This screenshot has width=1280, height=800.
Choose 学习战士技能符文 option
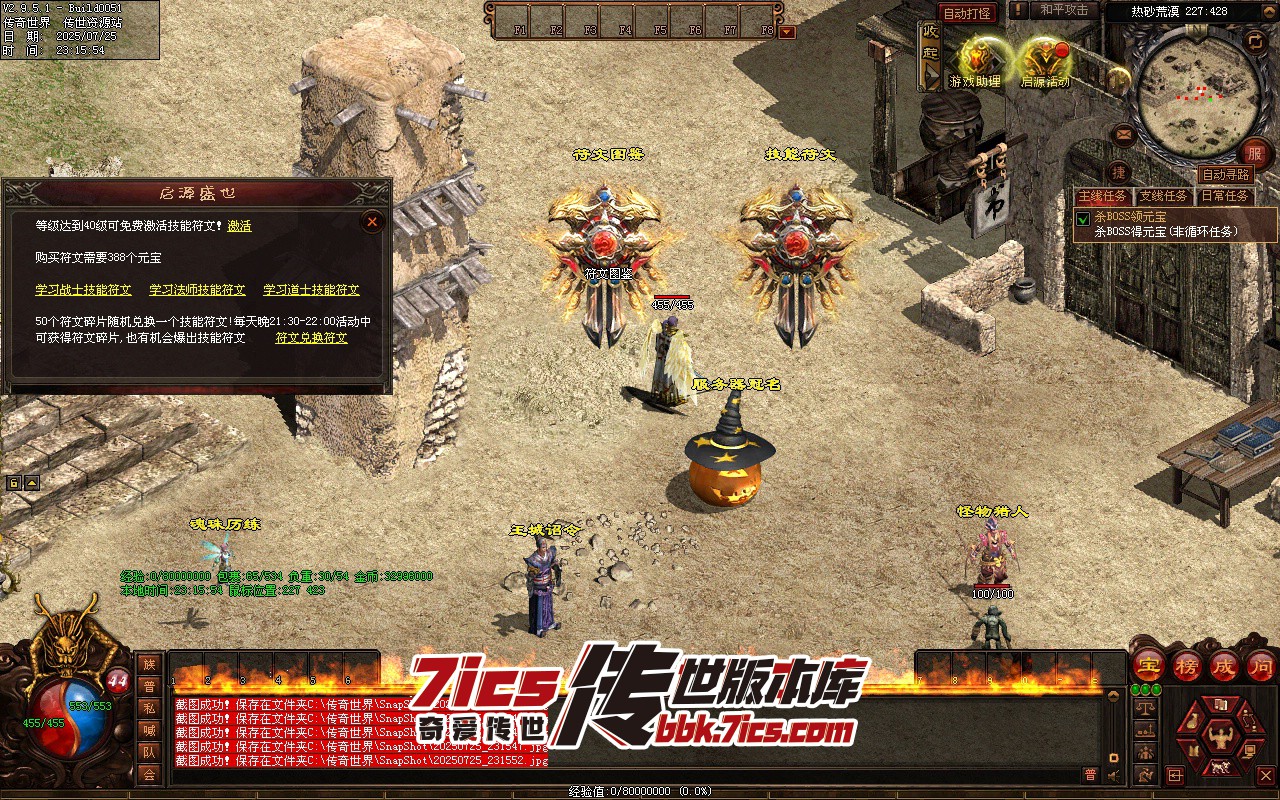click(83, 290)
